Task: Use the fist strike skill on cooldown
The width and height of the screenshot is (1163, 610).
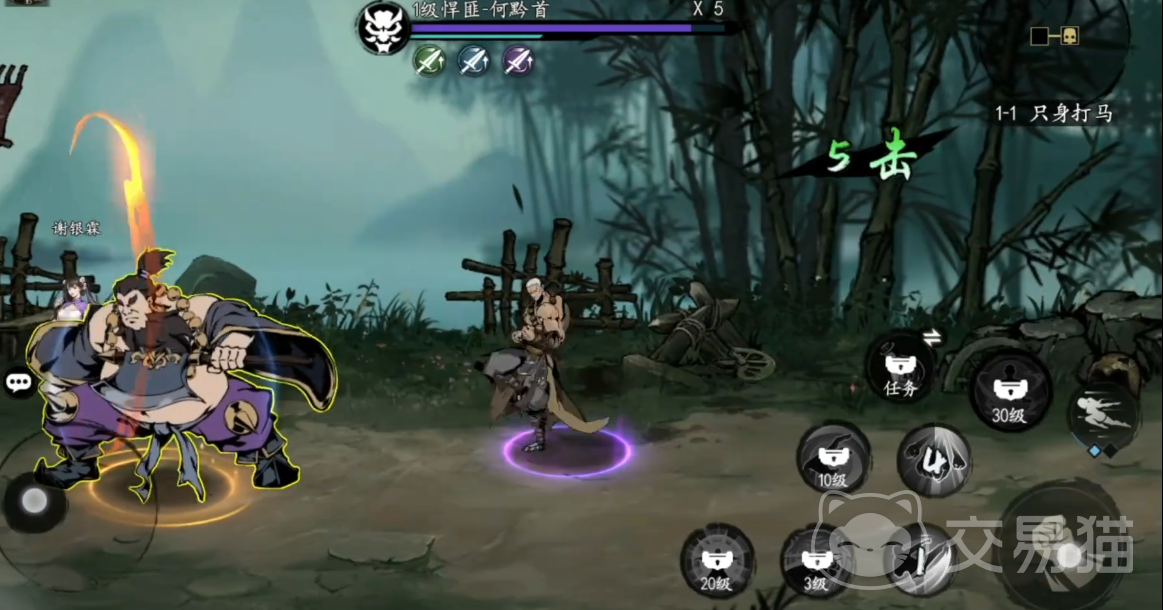Action: 934,461
